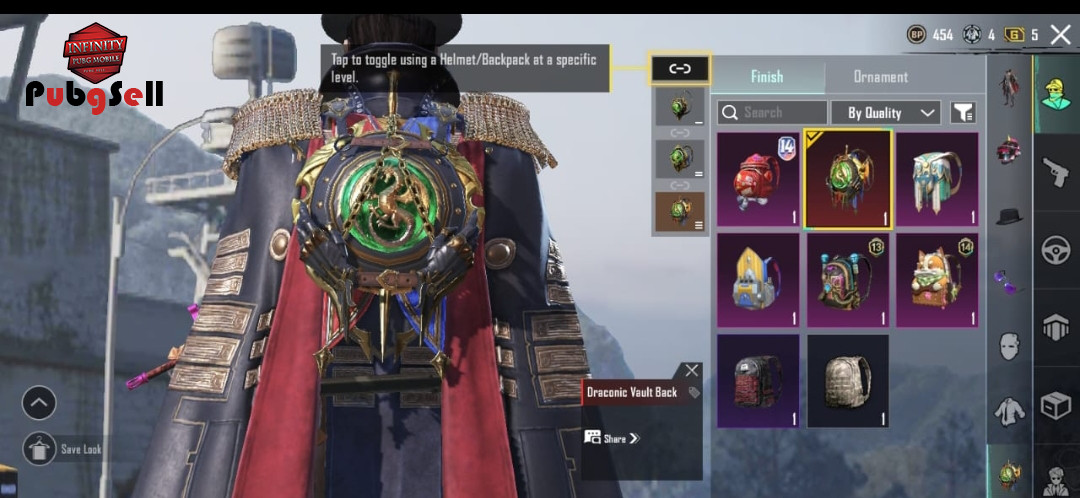Choose the yellow and blue backpack finish
This screenshot has height=498, width=1080.
pos(757,280)
